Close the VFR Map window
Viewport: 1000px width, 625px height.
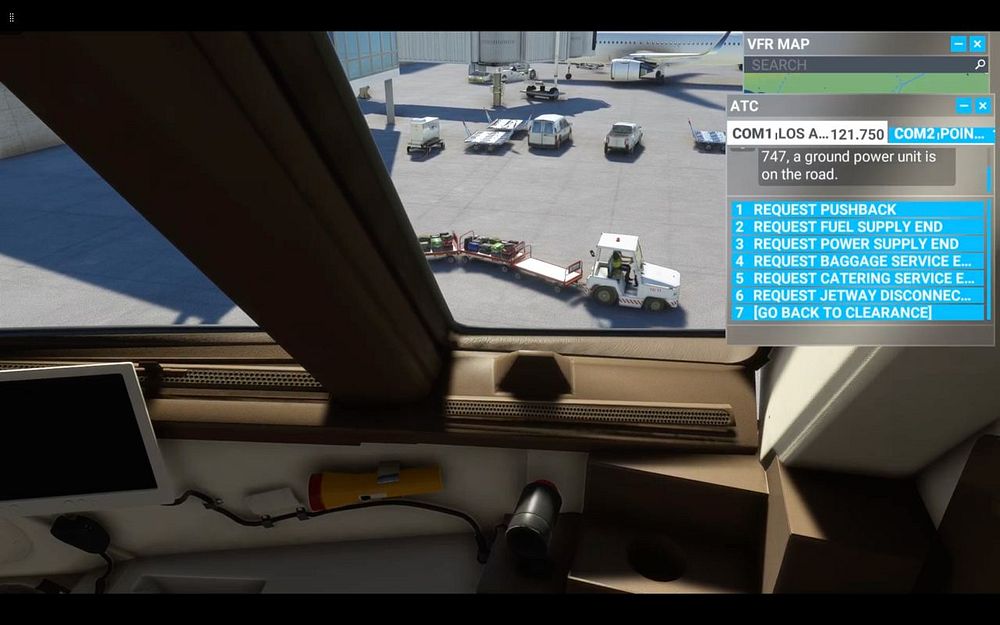tap(977, 44)
